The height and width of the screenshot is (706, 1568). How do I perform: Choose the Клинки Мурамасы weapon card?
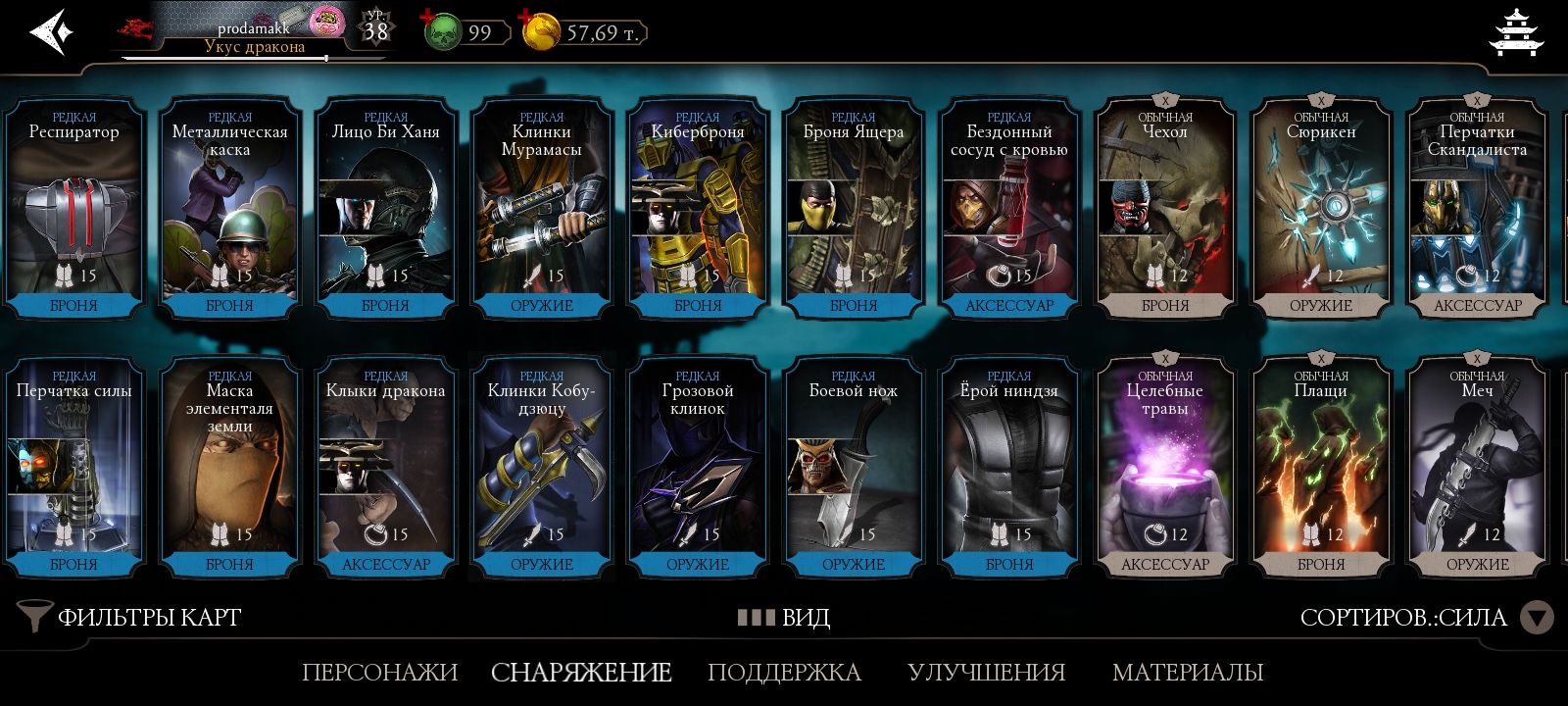pos(542,208)
